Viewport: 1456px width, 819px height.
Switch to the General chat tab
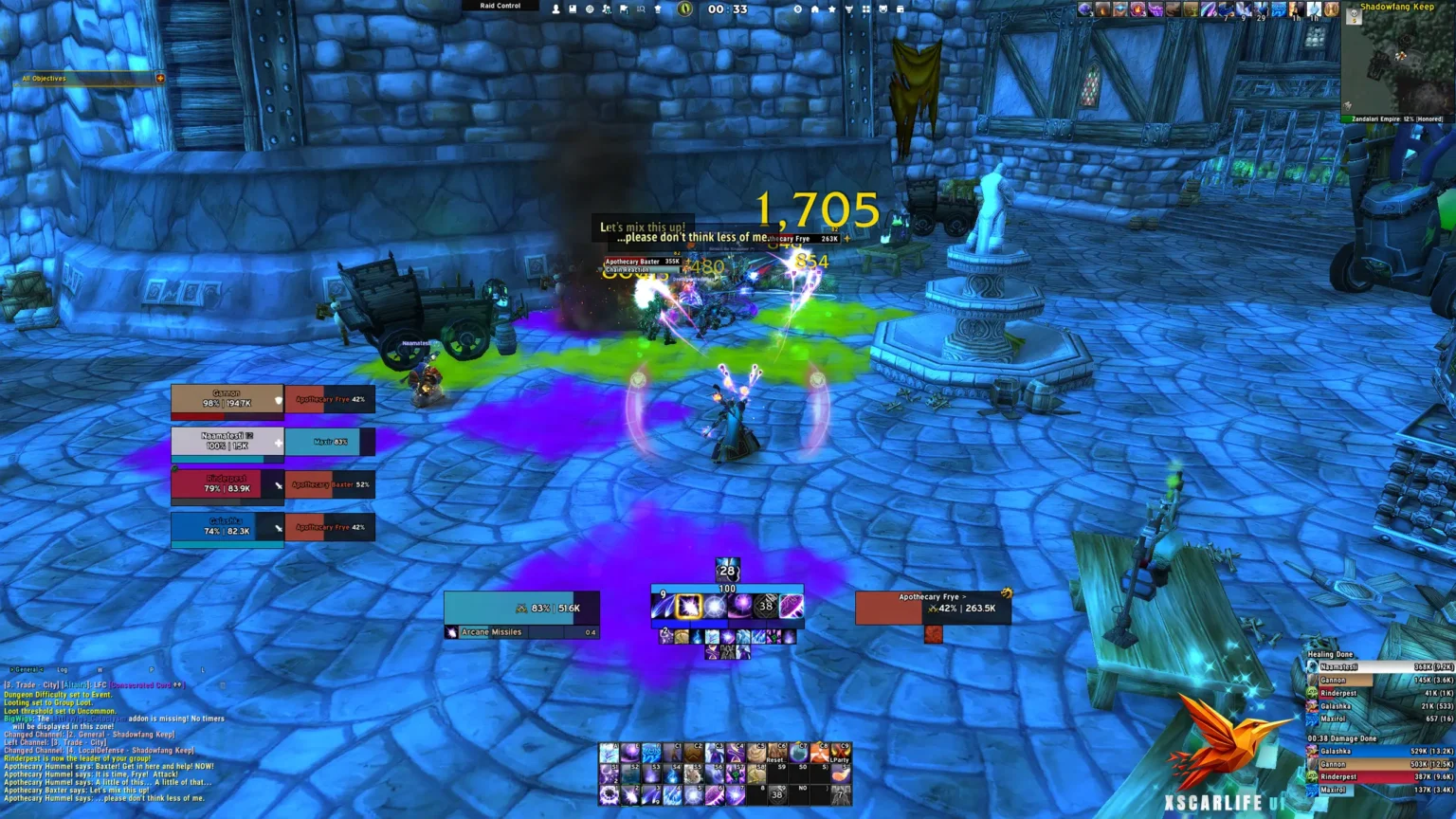[x=26, y=668]
